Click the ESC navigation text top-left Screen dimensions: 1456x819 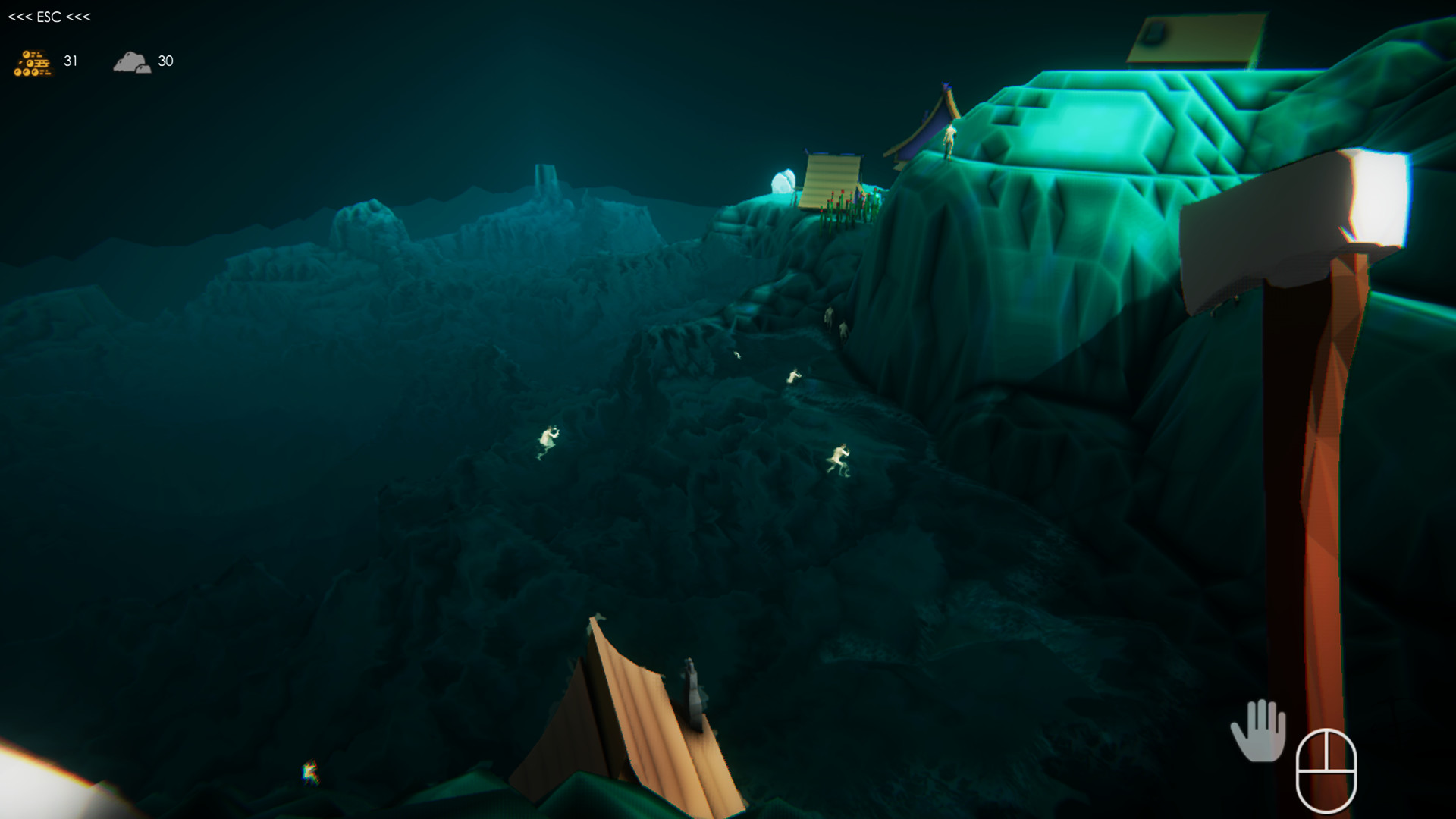(x=49, y=16)
